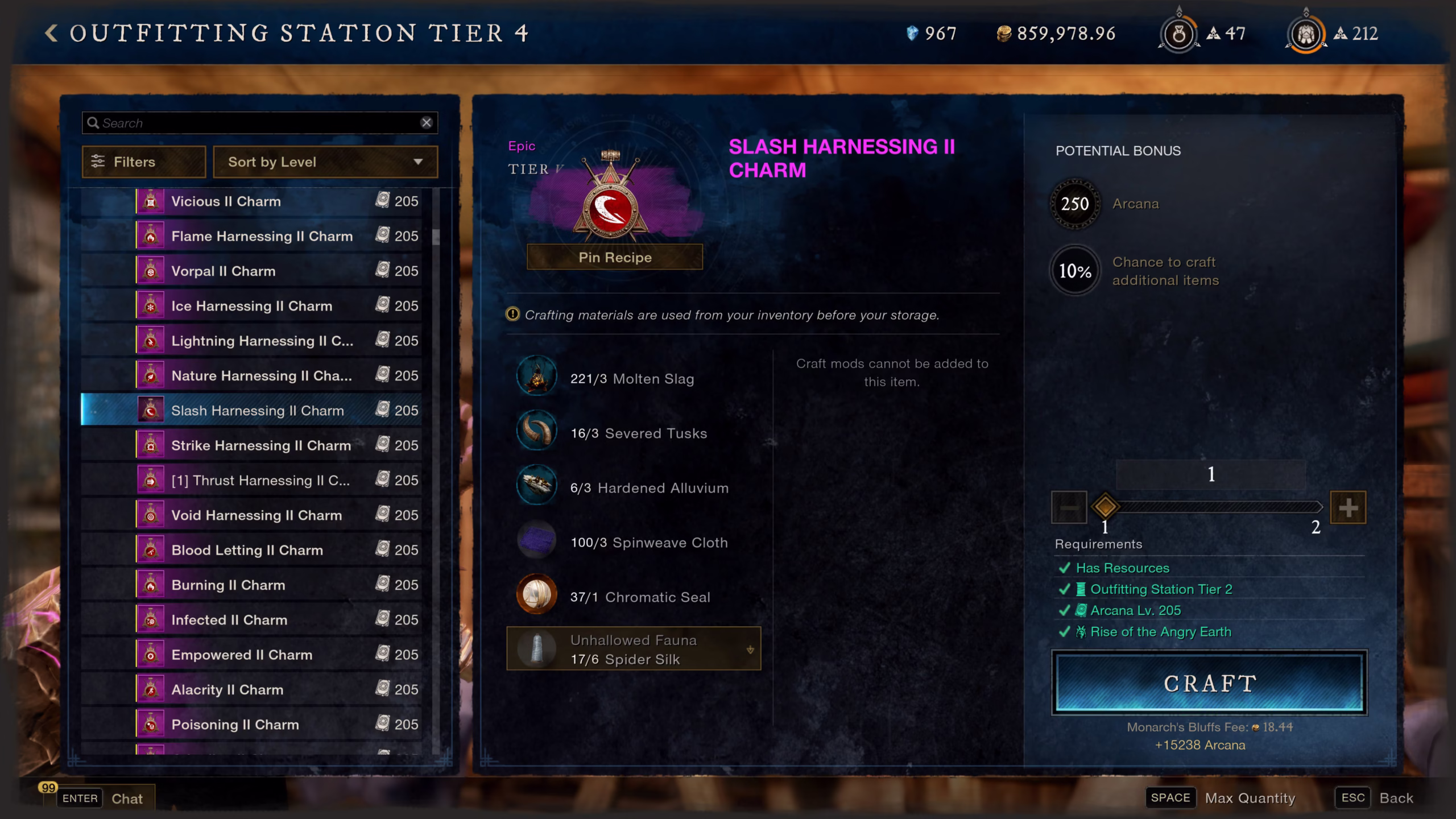
Task: Go back using the arrow beside Outfitting Station
Action: pos(52,33)
